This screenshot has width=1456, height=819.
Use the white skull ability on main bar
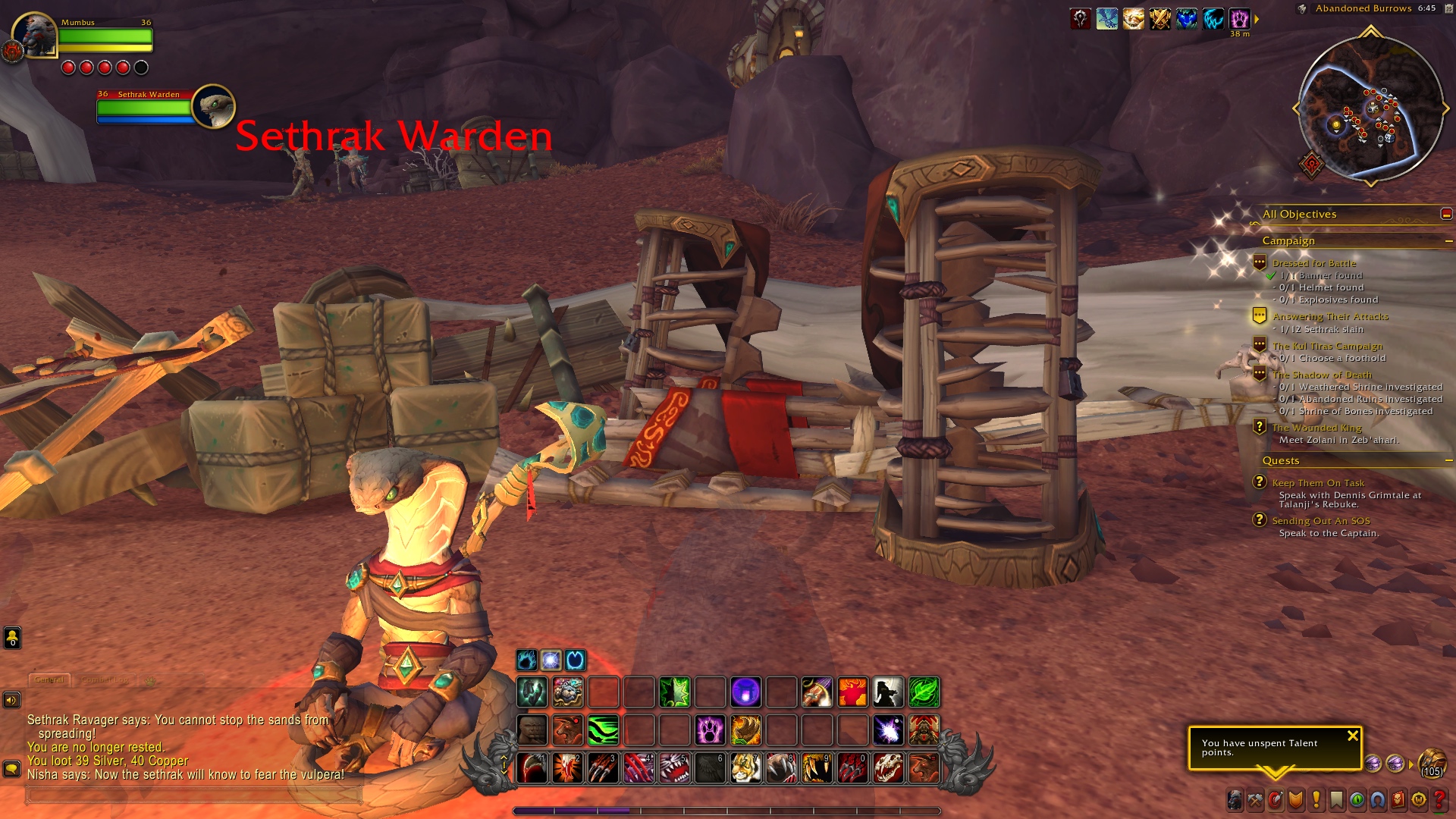pyautogui.click(x=888, y=768)
